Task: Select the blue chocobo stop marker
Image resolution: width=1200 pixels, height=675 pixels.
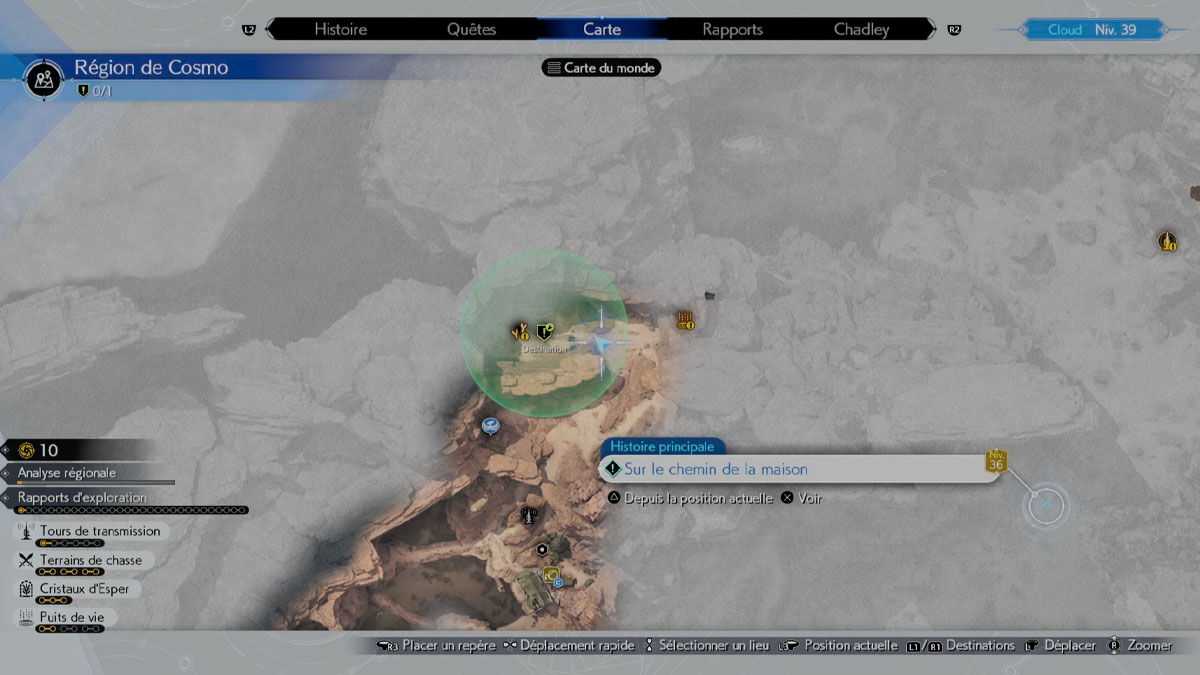Action: coord(489,427)
